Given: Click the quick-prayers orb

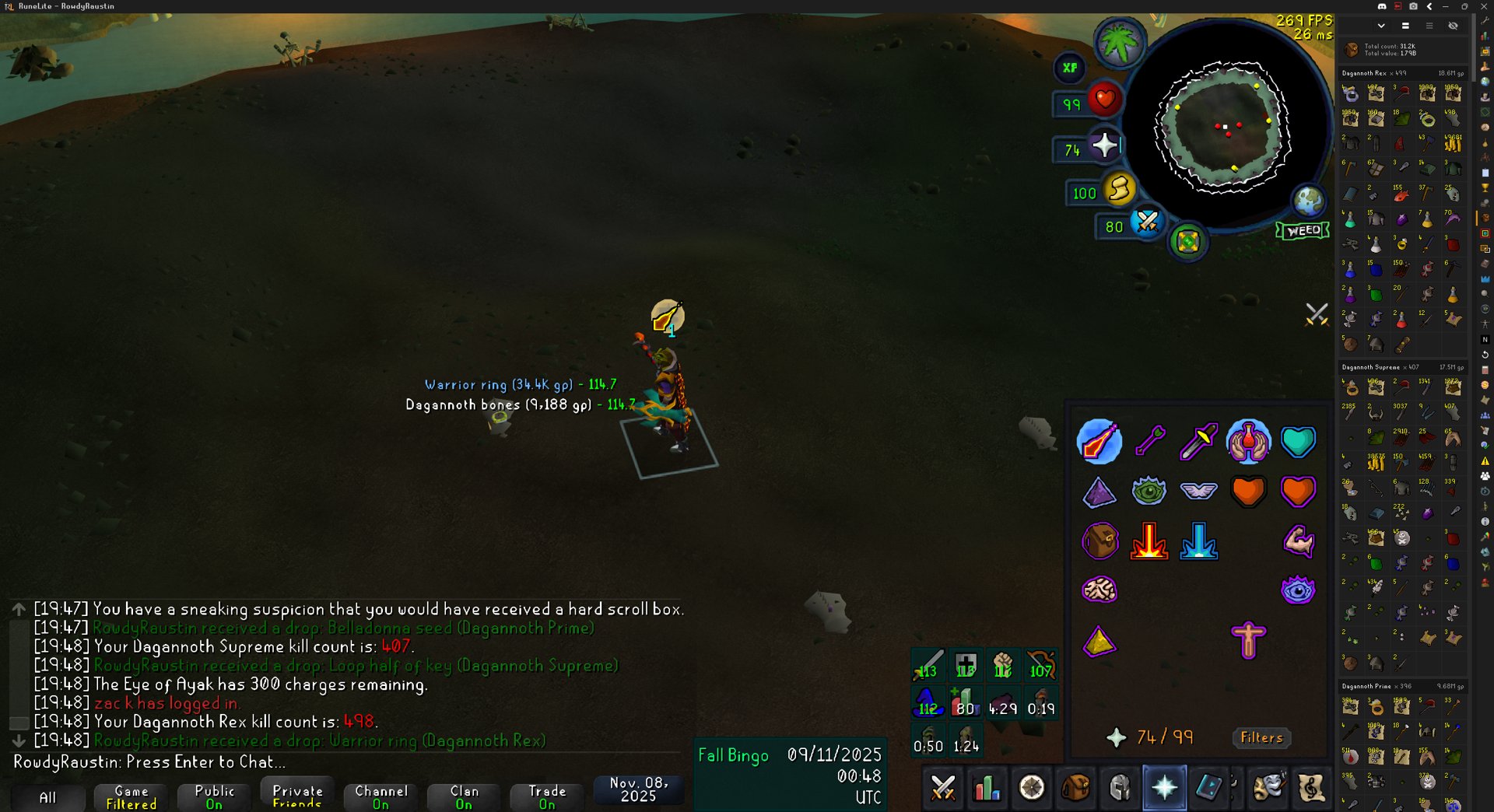Looking at the screenshot, I should click(x=1104, y=145).
